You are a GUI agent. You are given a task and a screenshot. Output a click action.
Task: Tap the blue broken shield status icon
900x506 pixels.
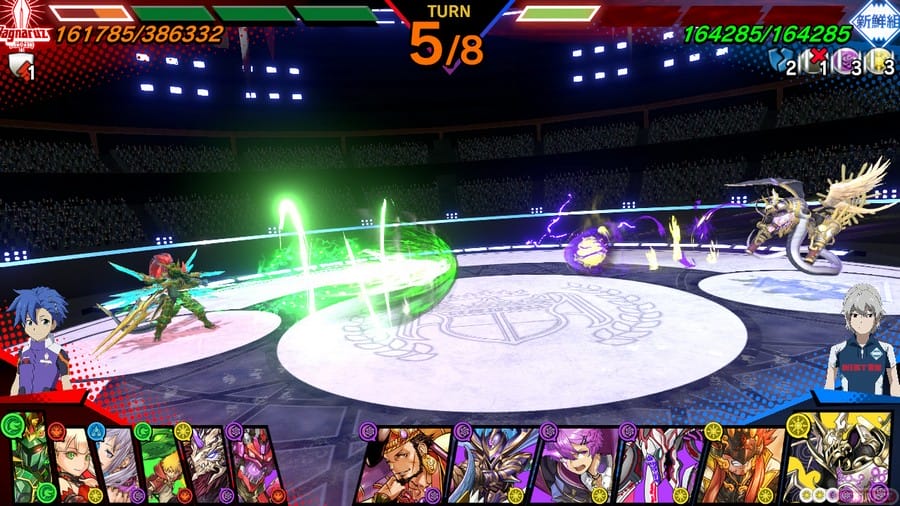(780, 62)
